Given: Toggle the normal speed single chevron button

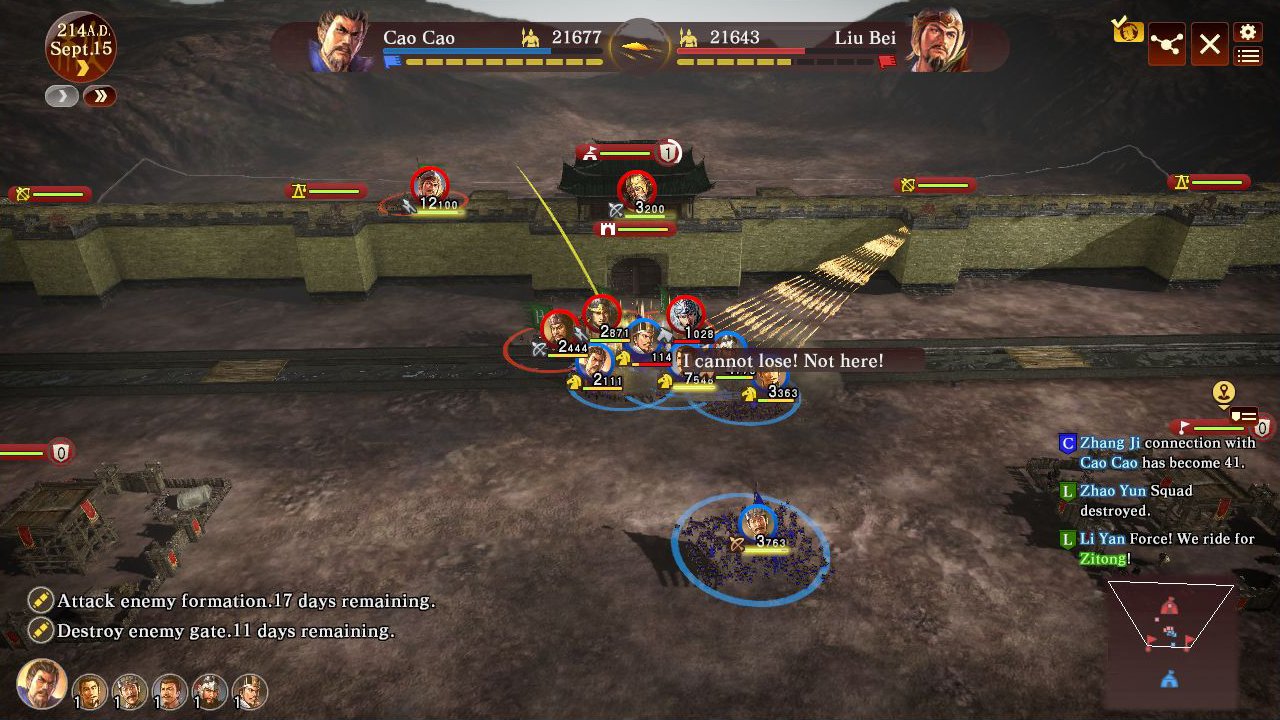Looking at the screenshot, I should pos(61,95).
